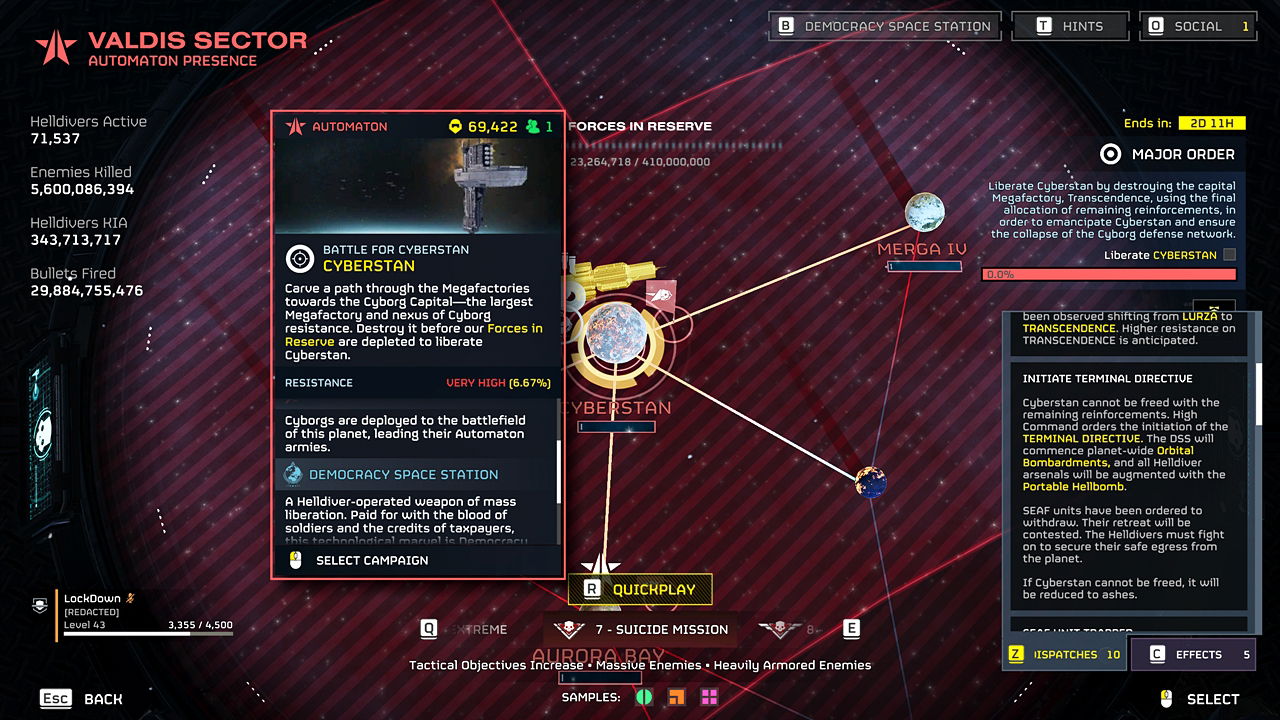Open the Democracy Space Station panel
The image size is (1280, 720).
884,26
